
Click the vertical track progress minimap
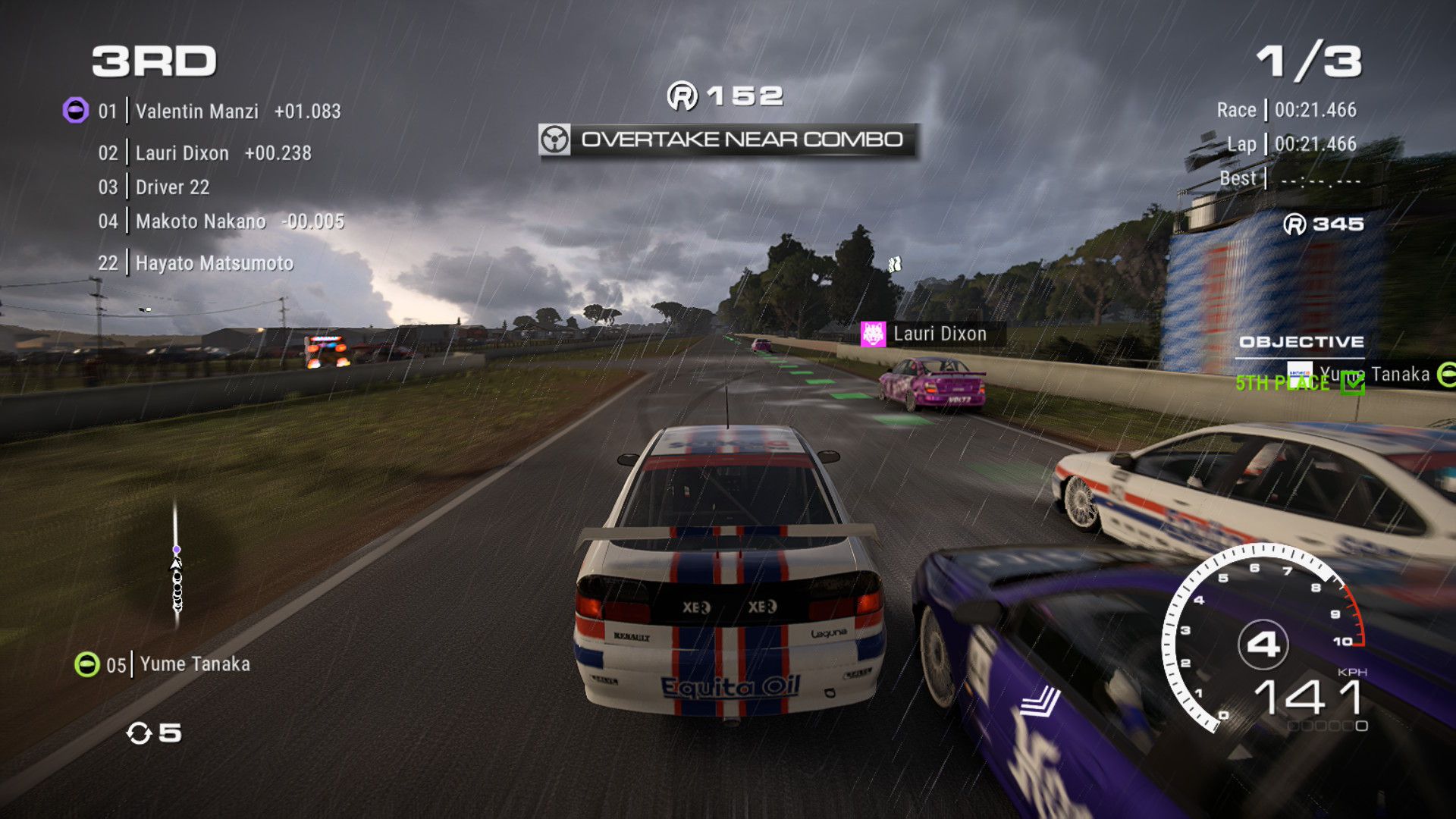(177, 565)
